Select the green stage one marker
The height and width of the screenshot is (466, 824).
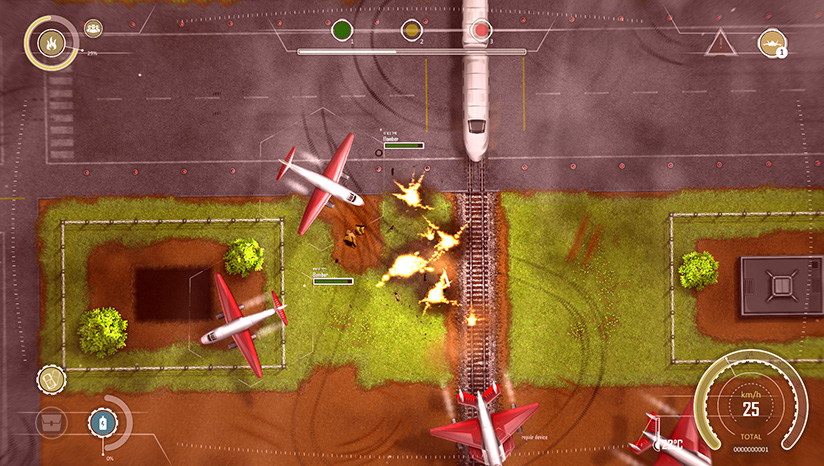[x=341, y=30]
